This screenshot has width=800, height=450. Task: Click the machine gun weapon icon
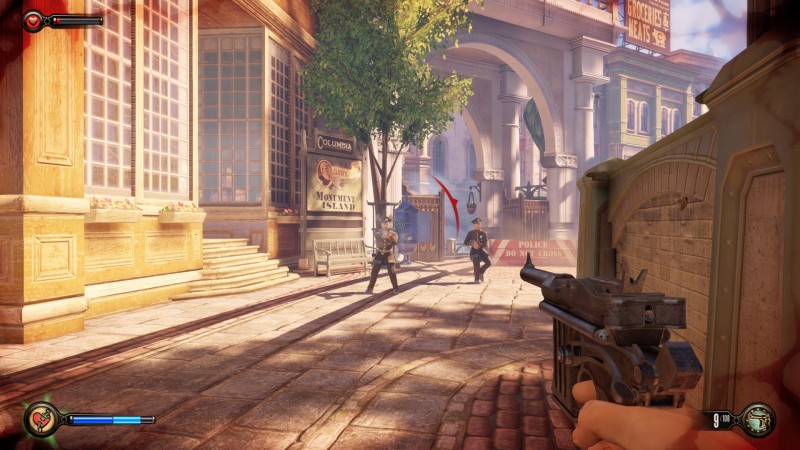[758, 419]
